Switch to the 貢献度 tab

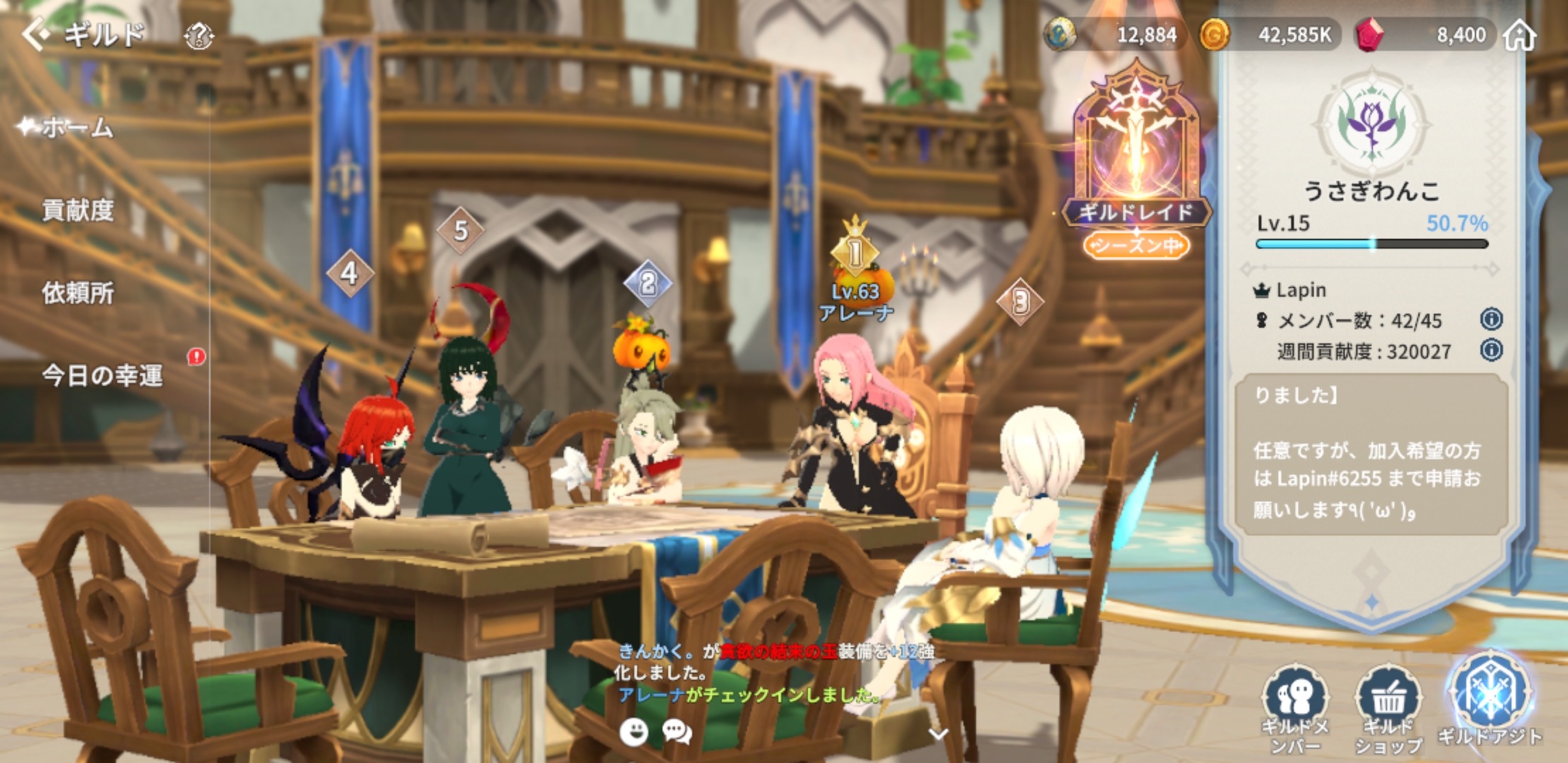(78, 210)
